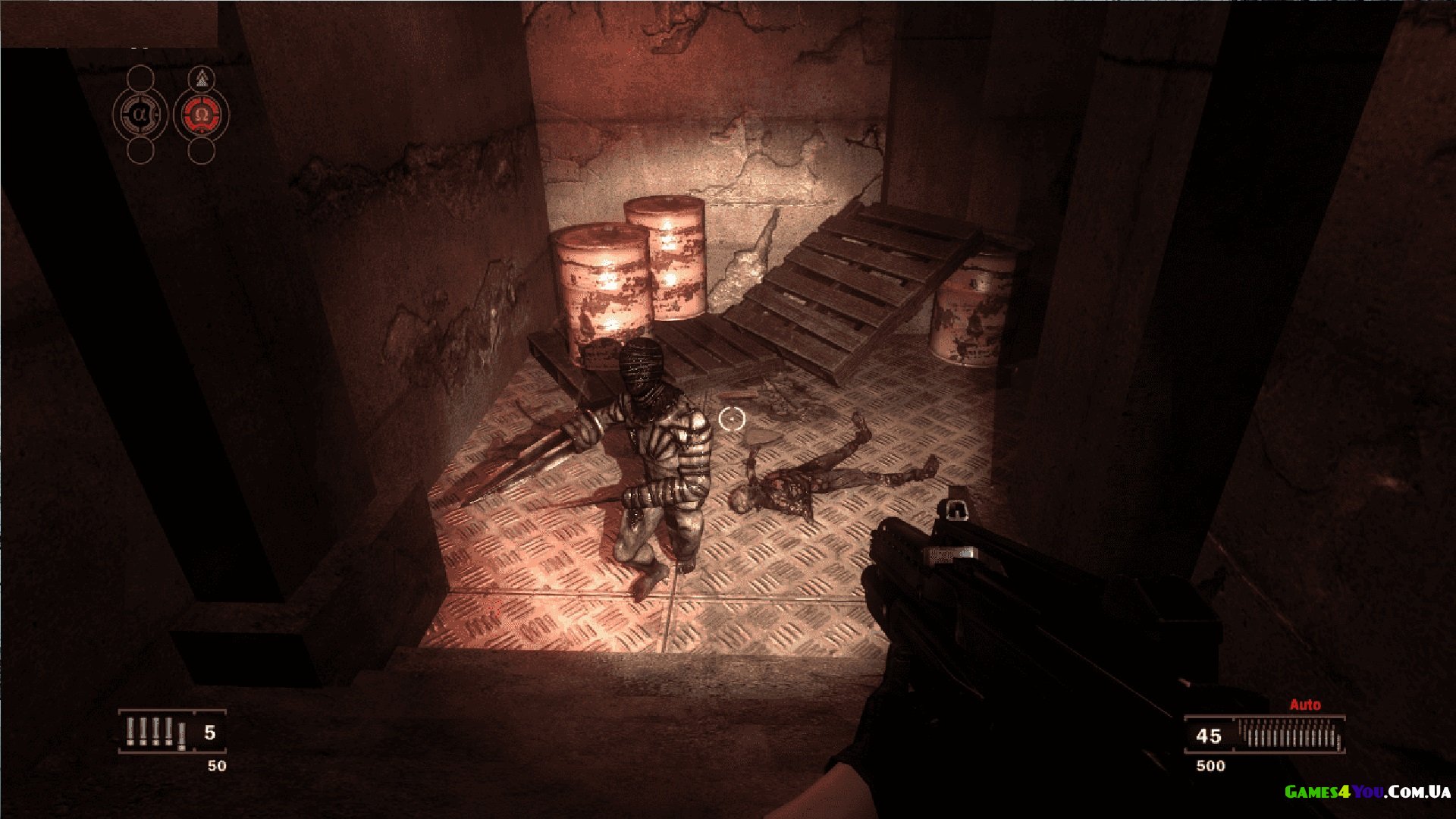The height and width of the screenshot is (819, 1456).
Task: Select the Alpha squad emblem
Action: click(140, 115)
